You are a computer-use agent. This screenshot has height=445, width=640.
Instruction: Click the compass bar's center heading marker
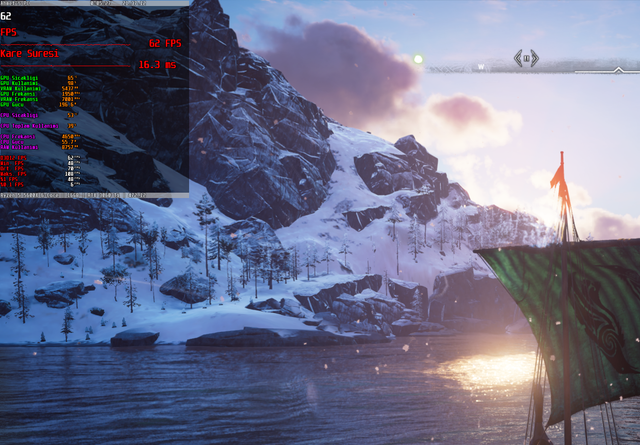pos(527,58)
